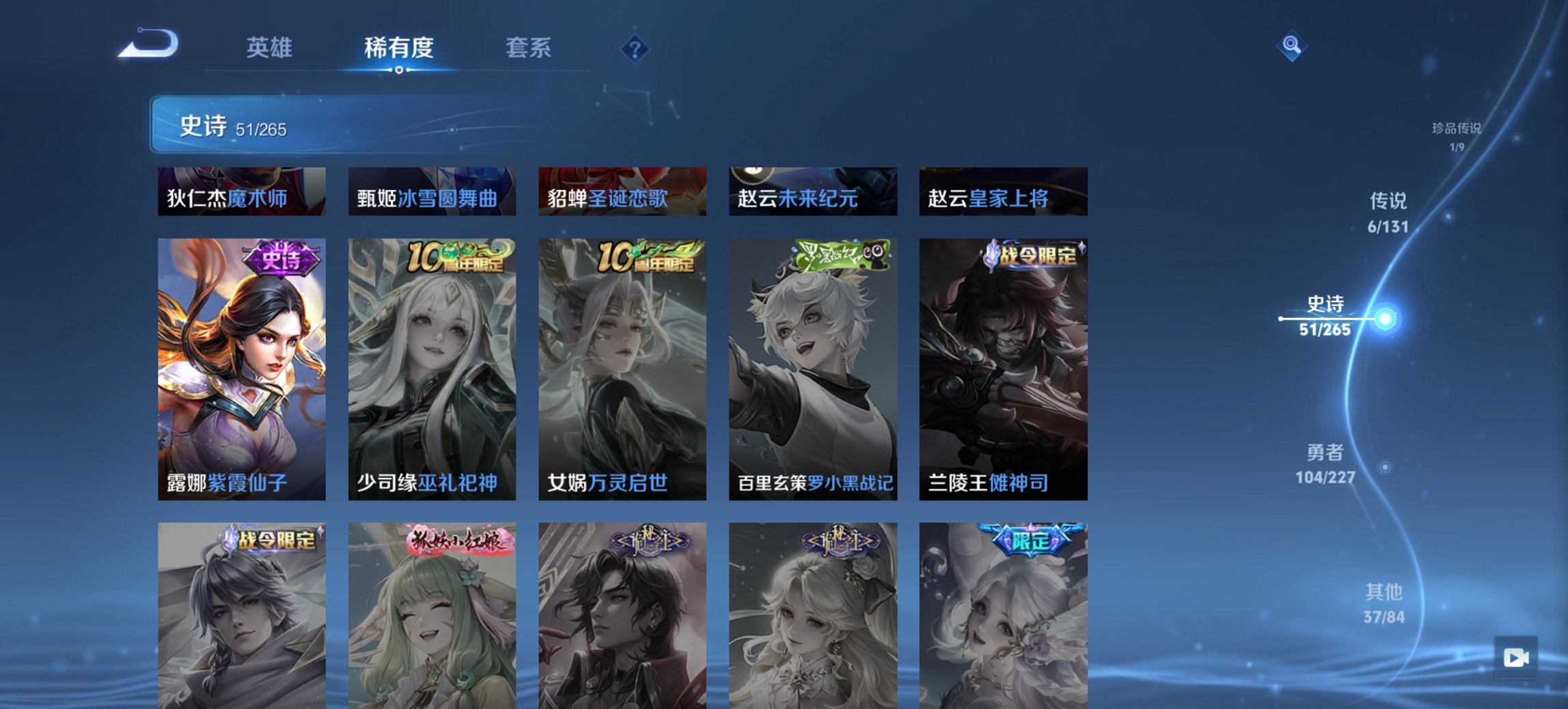The image size is (1568, 709).
Task: Click the 稀有度 tab label
Action: click(x=400, y=49)
